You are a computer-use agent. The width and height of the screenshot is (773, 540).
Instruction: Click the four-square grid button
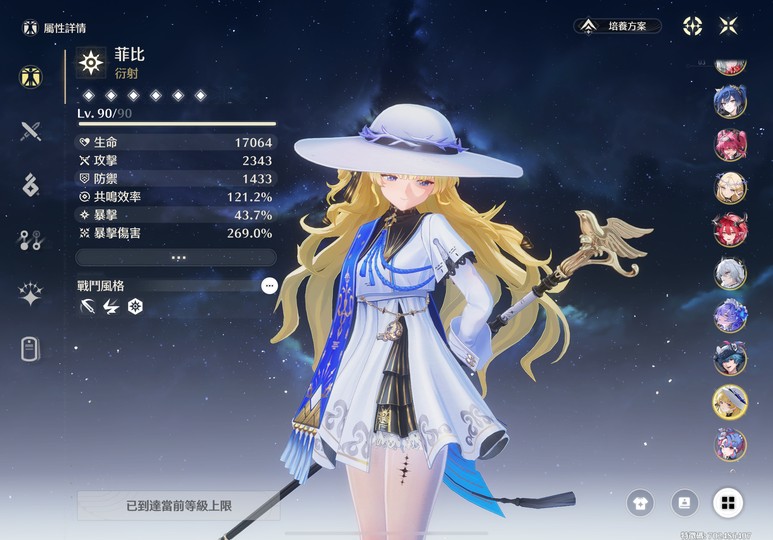click(727, 502)
